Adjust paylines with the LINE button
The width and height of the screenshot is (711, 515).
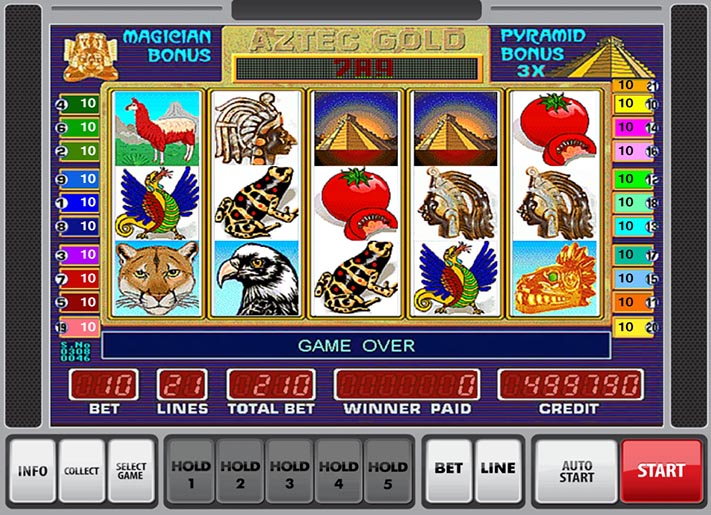(498, 469)
